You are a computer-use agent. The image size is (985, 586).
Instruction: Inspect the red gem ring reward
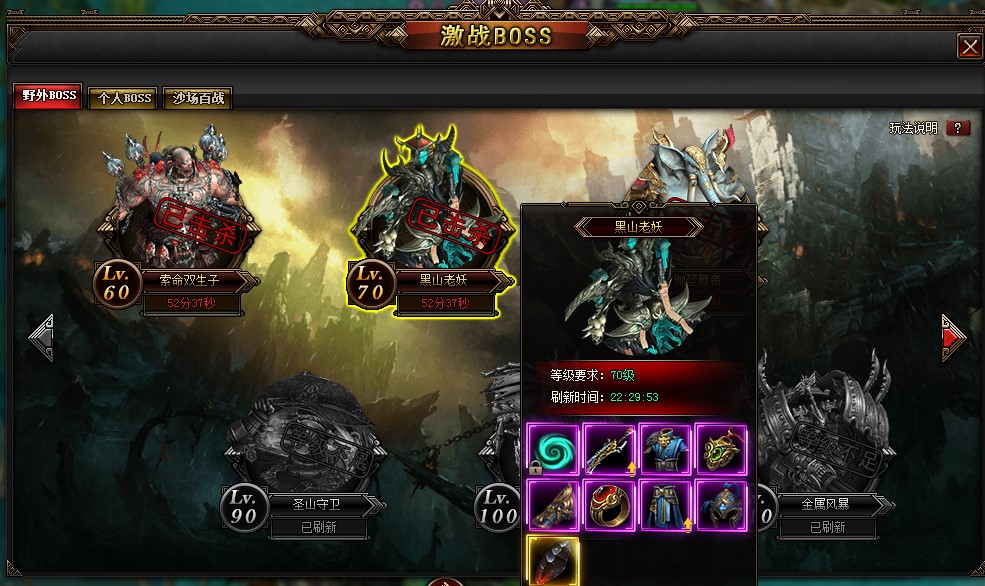pyautogui.click(x=609, y=505)
